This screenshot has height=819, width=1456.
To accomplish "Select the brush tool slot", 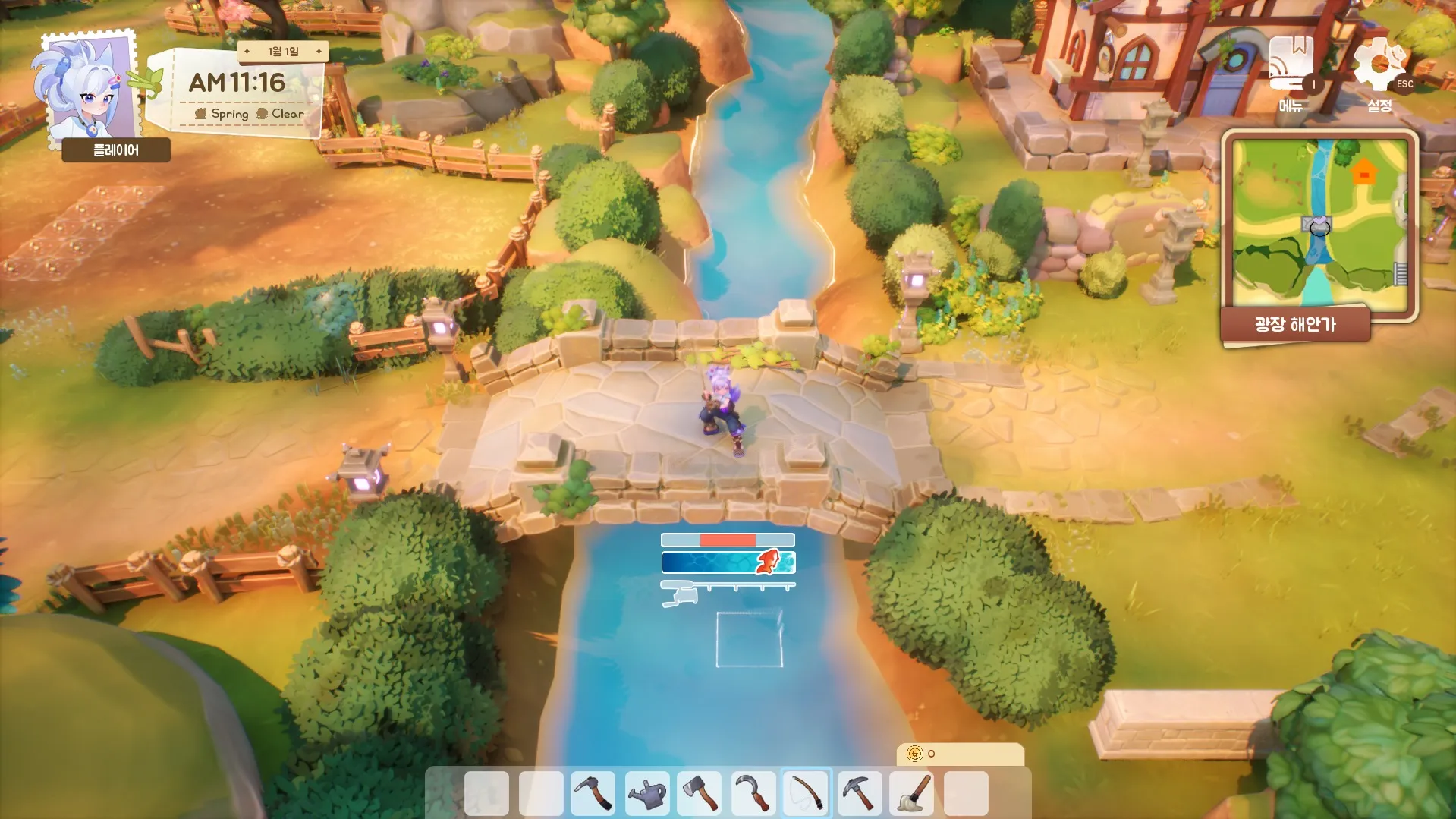I will click(x=913, y=793).
